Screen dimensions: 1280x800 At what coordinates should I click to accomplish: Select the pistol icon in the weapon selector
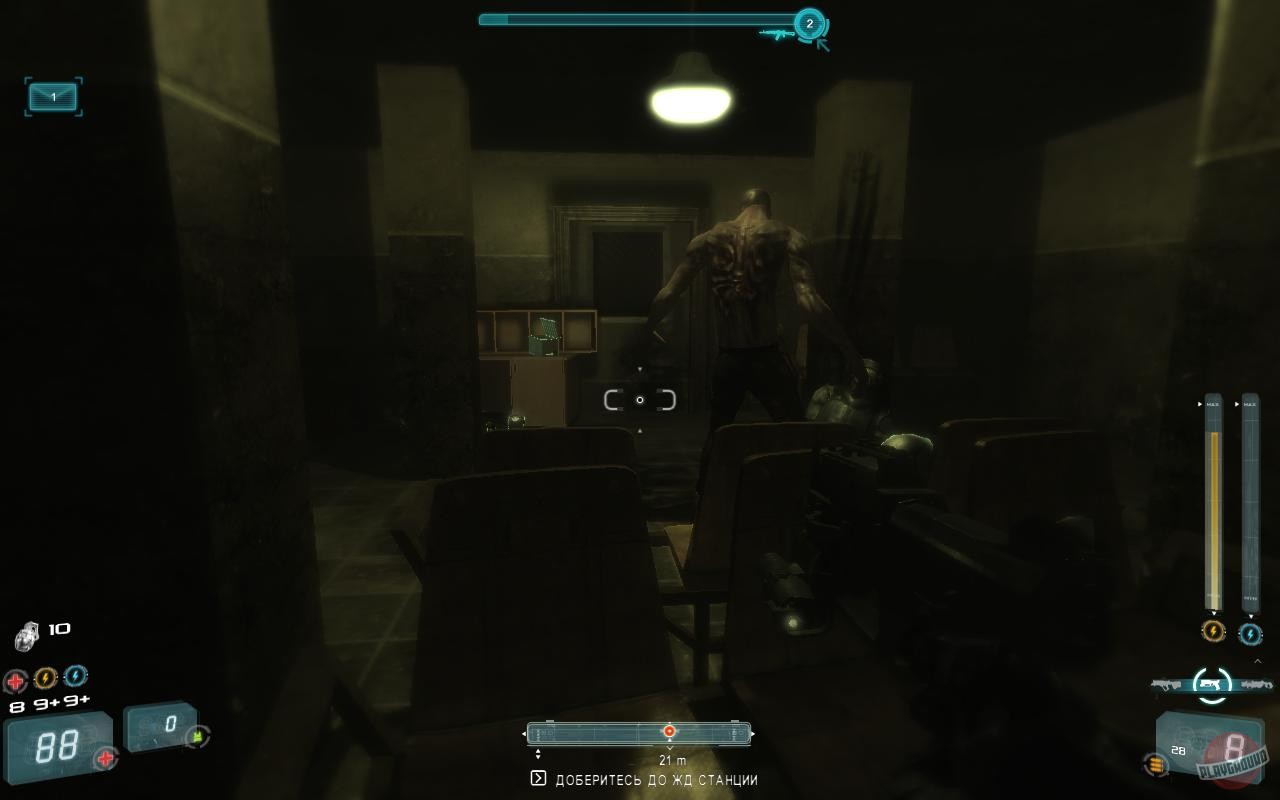click(x=1209, y=683)
